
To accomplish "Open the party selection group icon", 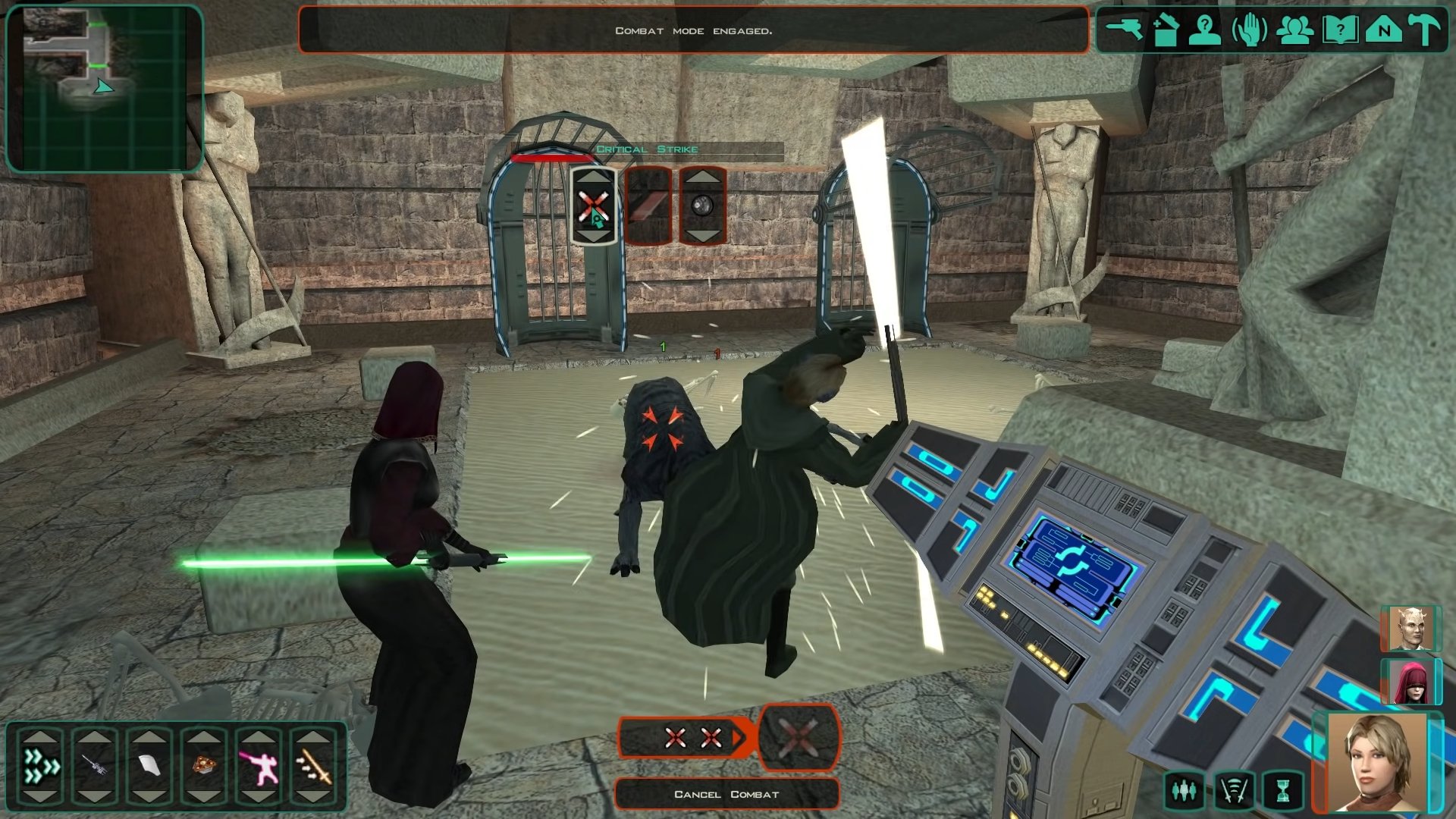I will (1294, 30).
